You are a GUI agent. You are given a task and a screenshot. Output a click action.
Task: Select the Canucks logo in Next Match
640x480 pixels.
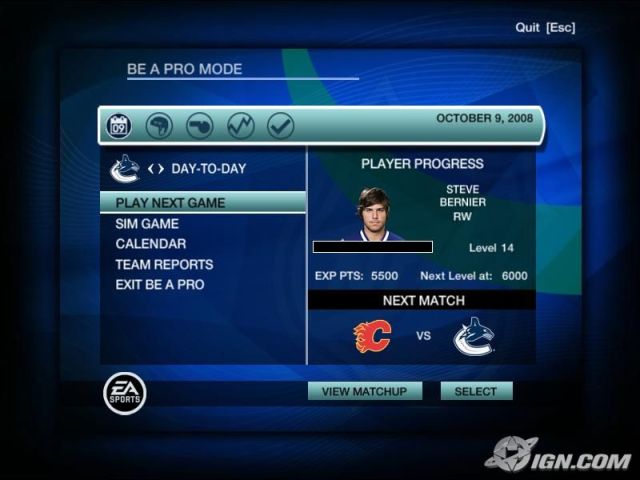point(473,336)
